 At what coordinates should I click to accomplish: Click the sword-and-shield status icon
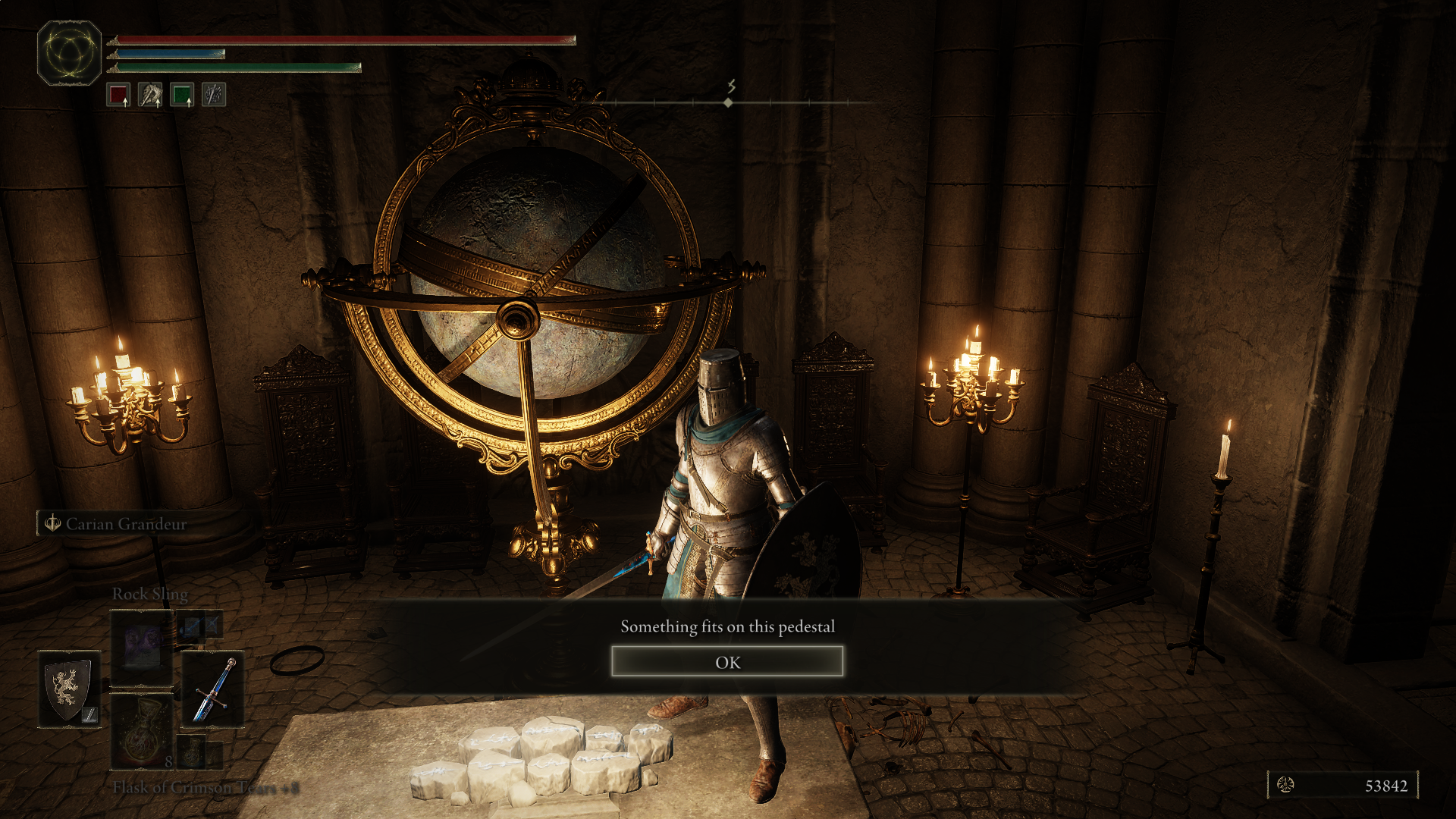[214, 96]
